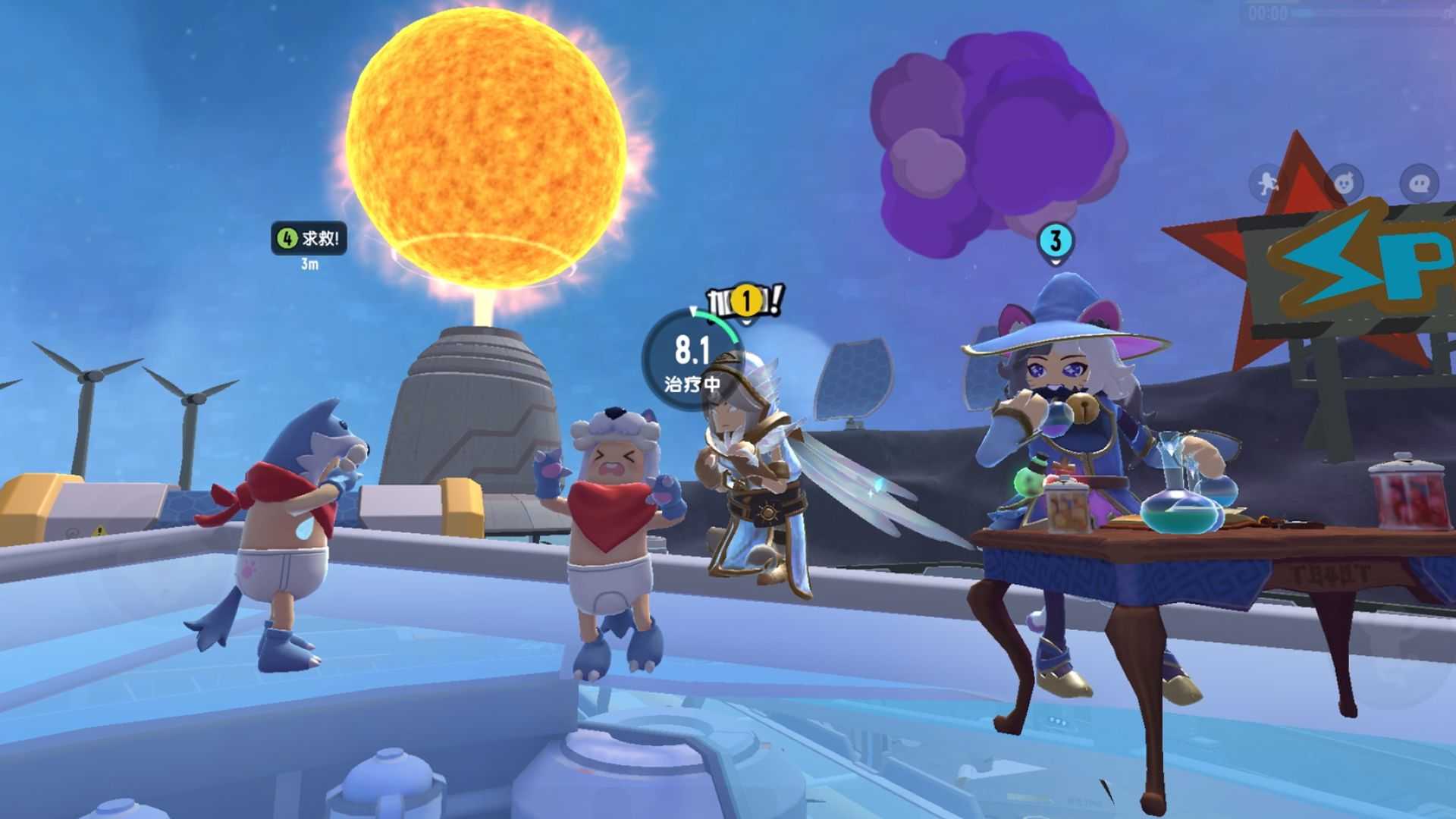The width and height of the screenshot is (1456, 819).
Task: Open the chat speech bubble button
Action: tap(1419, 183)
